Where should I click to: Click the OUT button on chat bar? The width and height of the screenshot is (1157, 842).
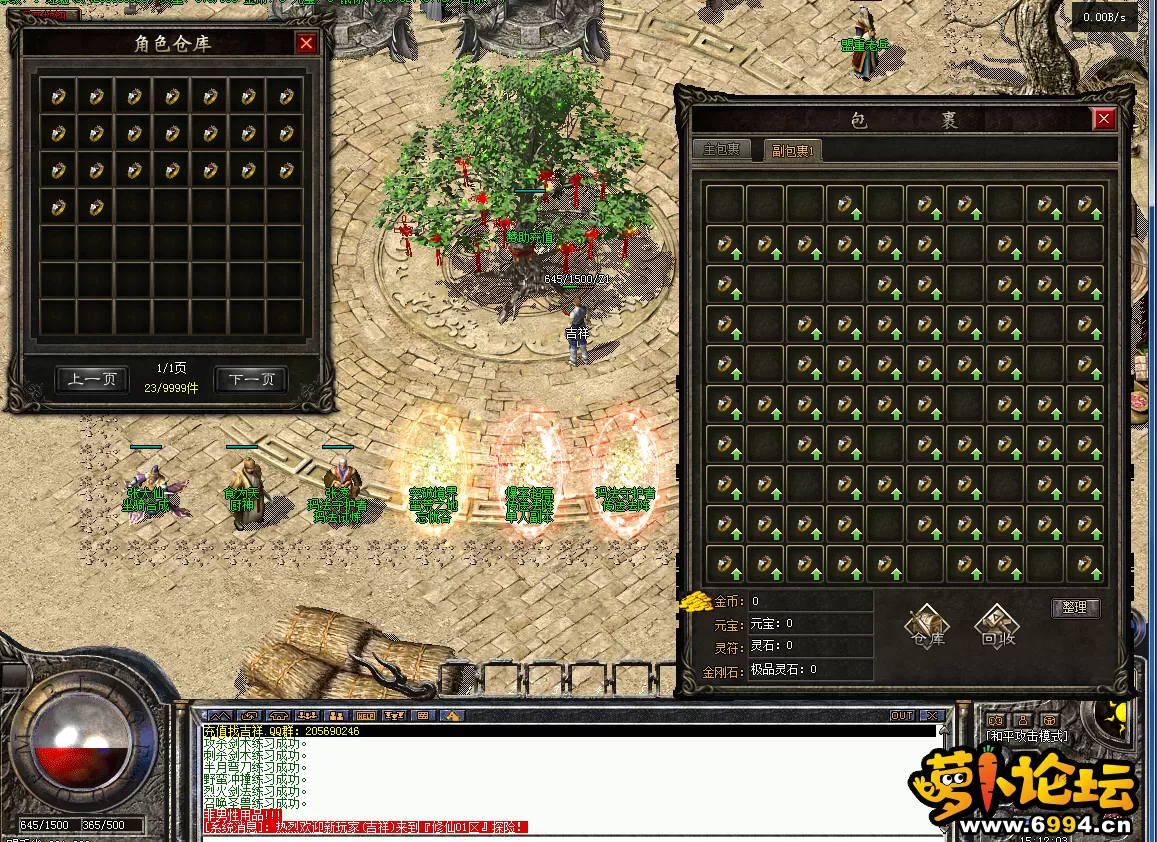point(902,716)
